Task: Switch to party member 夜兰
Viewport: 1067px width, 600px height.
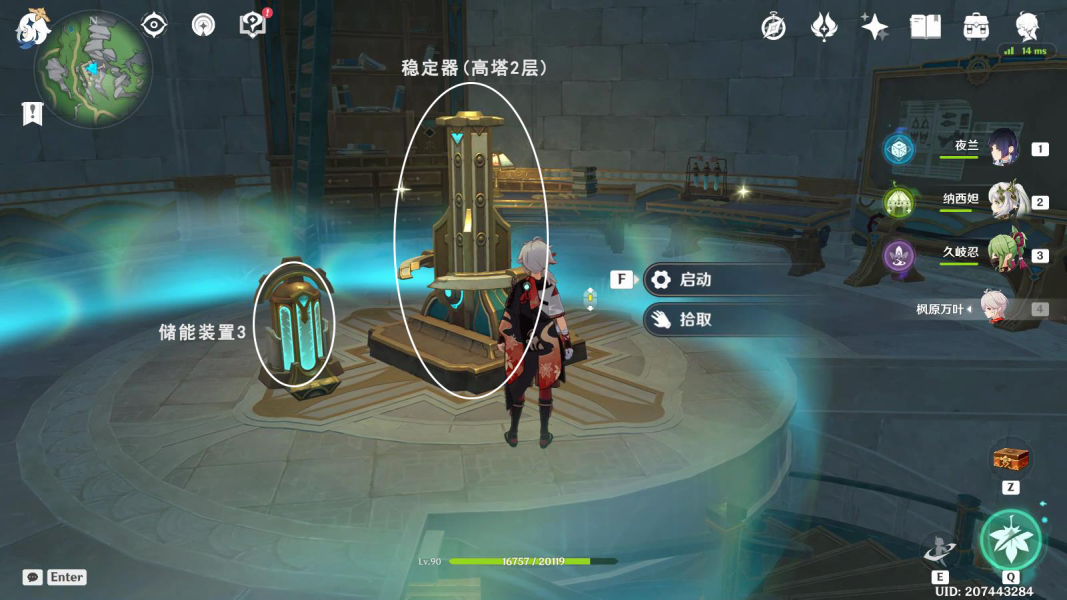Action: (1003, 148)
